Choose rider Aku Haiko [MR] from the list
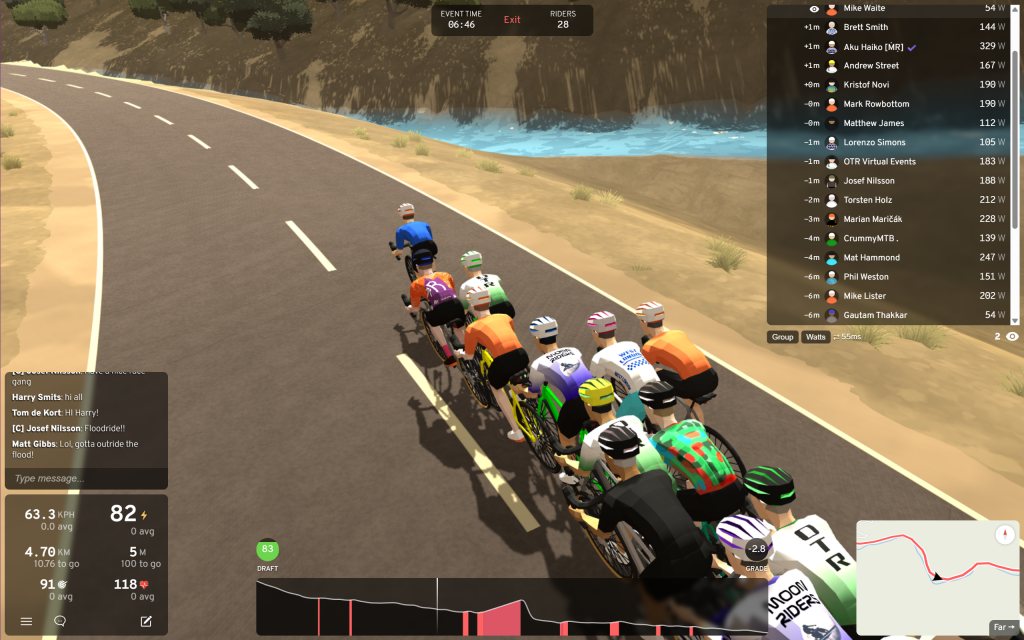Image resolution: width=1024 pixels, height=640 pixels. click(873, 47)
